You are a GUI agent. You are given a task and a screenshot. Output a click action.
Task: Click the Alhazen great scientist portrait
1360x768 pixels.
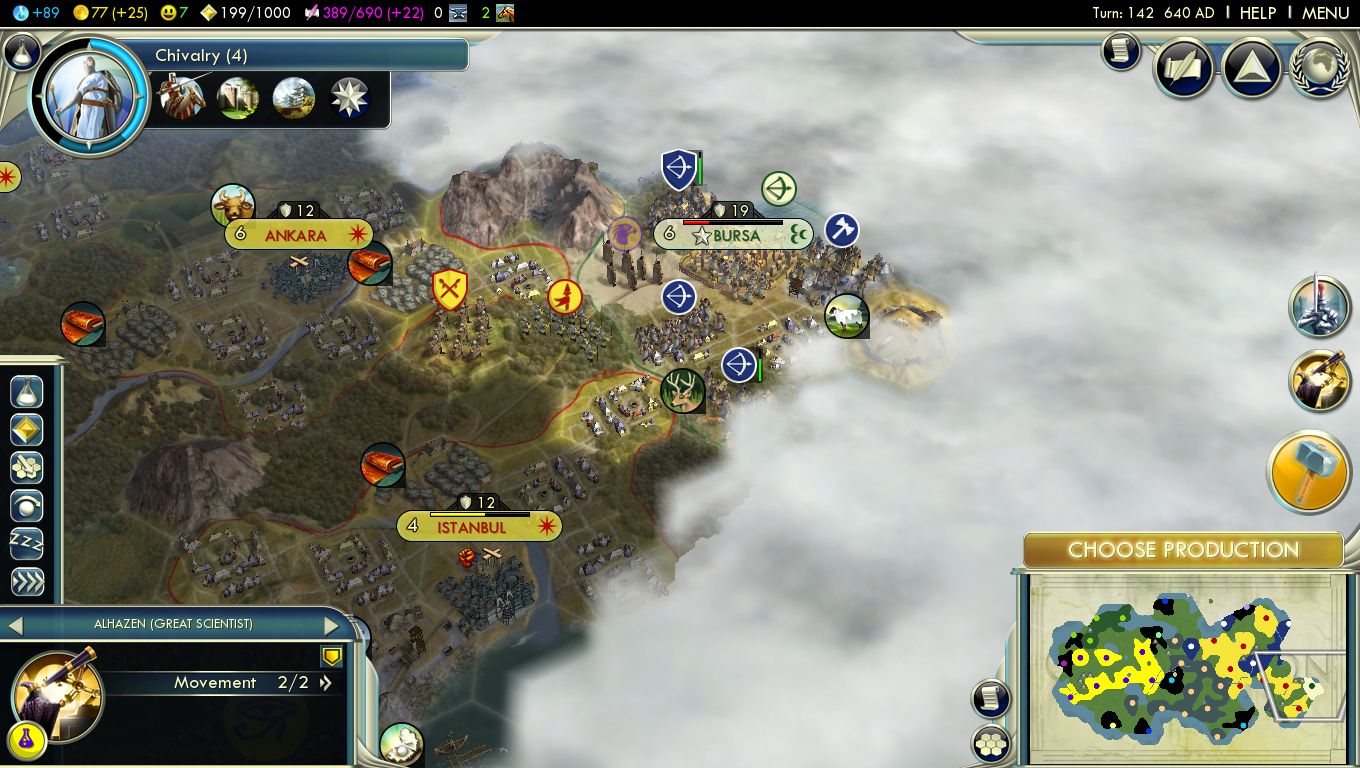(56, 693)
